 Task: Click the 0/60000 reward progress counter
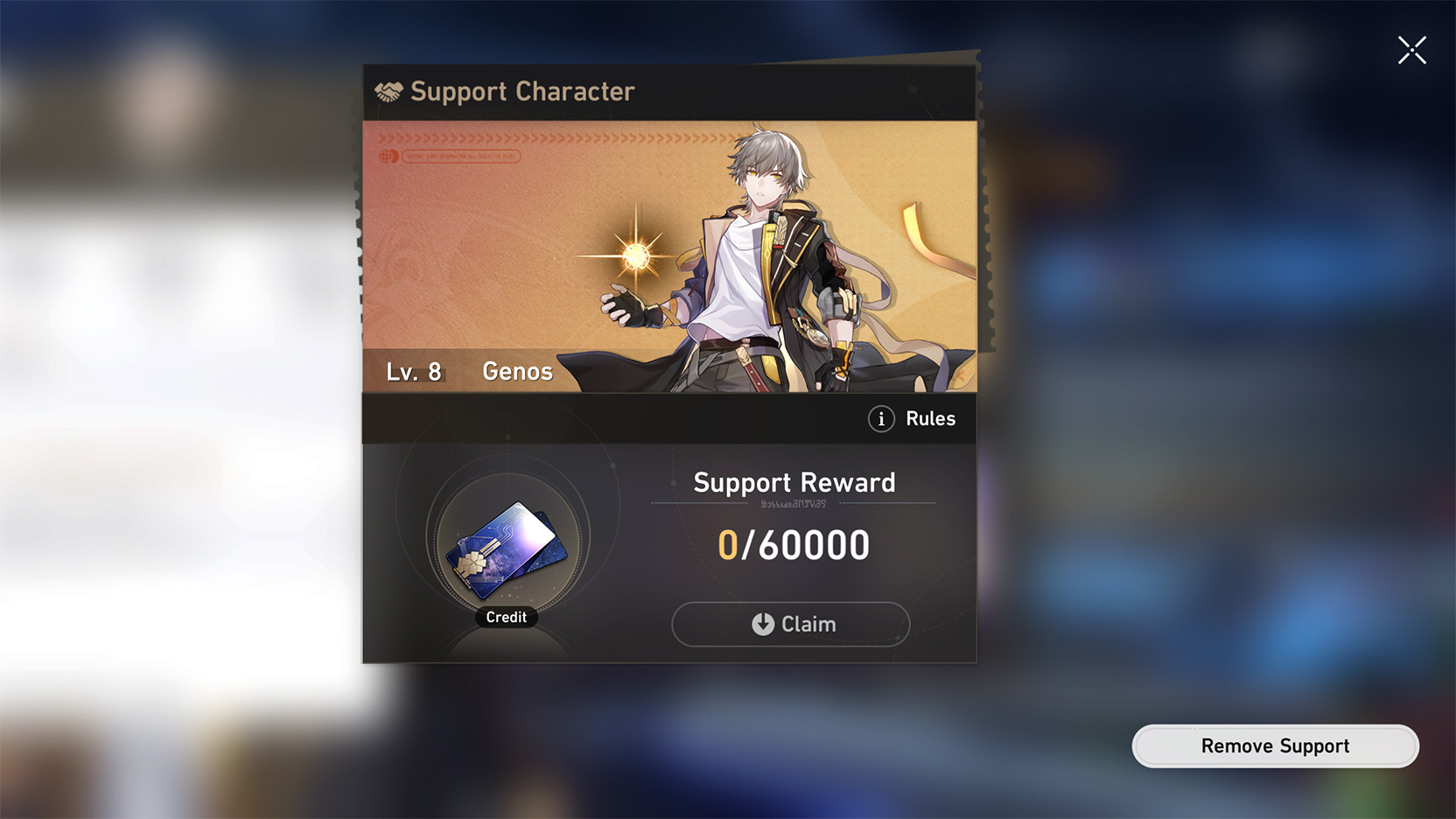(x=792, y=544)
